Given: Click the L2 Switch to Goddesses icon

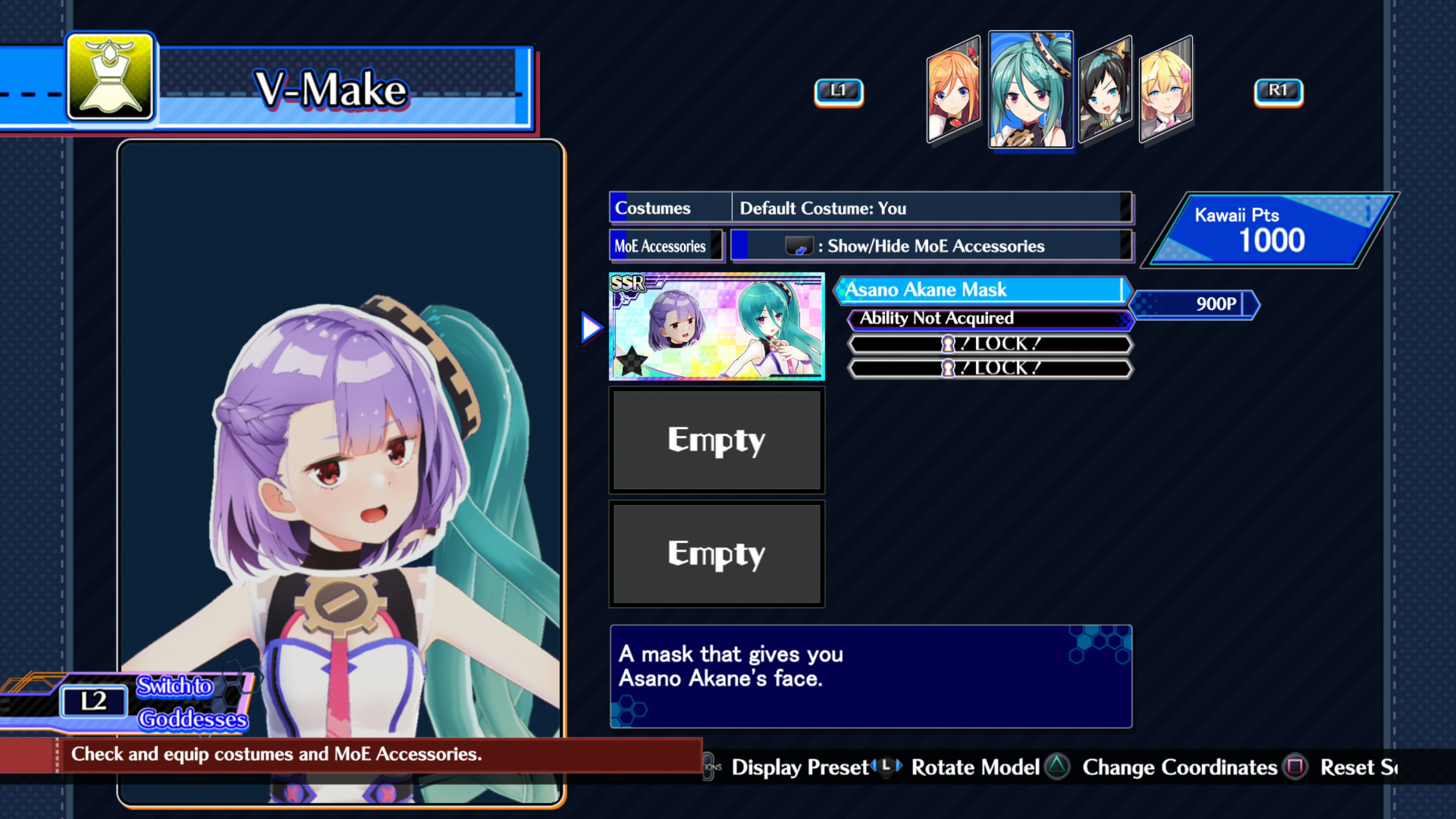Looking at the screenshot, I should click(x=94, y=701).
